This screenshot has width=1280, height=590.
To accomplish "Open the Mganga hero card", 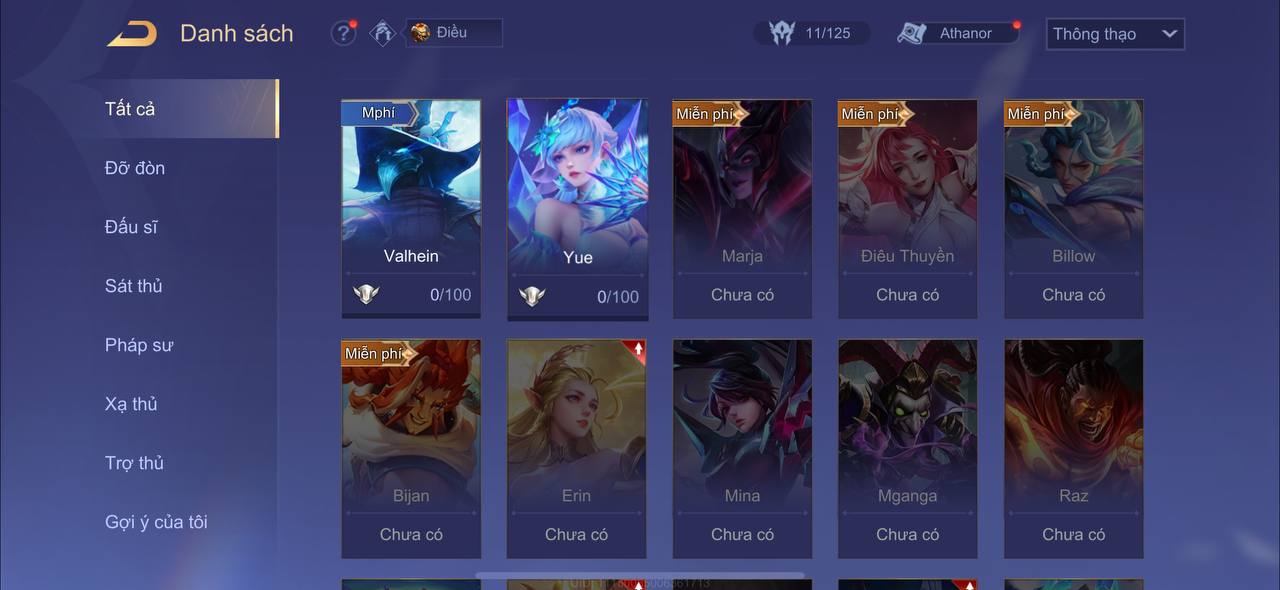I will click(x=907, y=448).
